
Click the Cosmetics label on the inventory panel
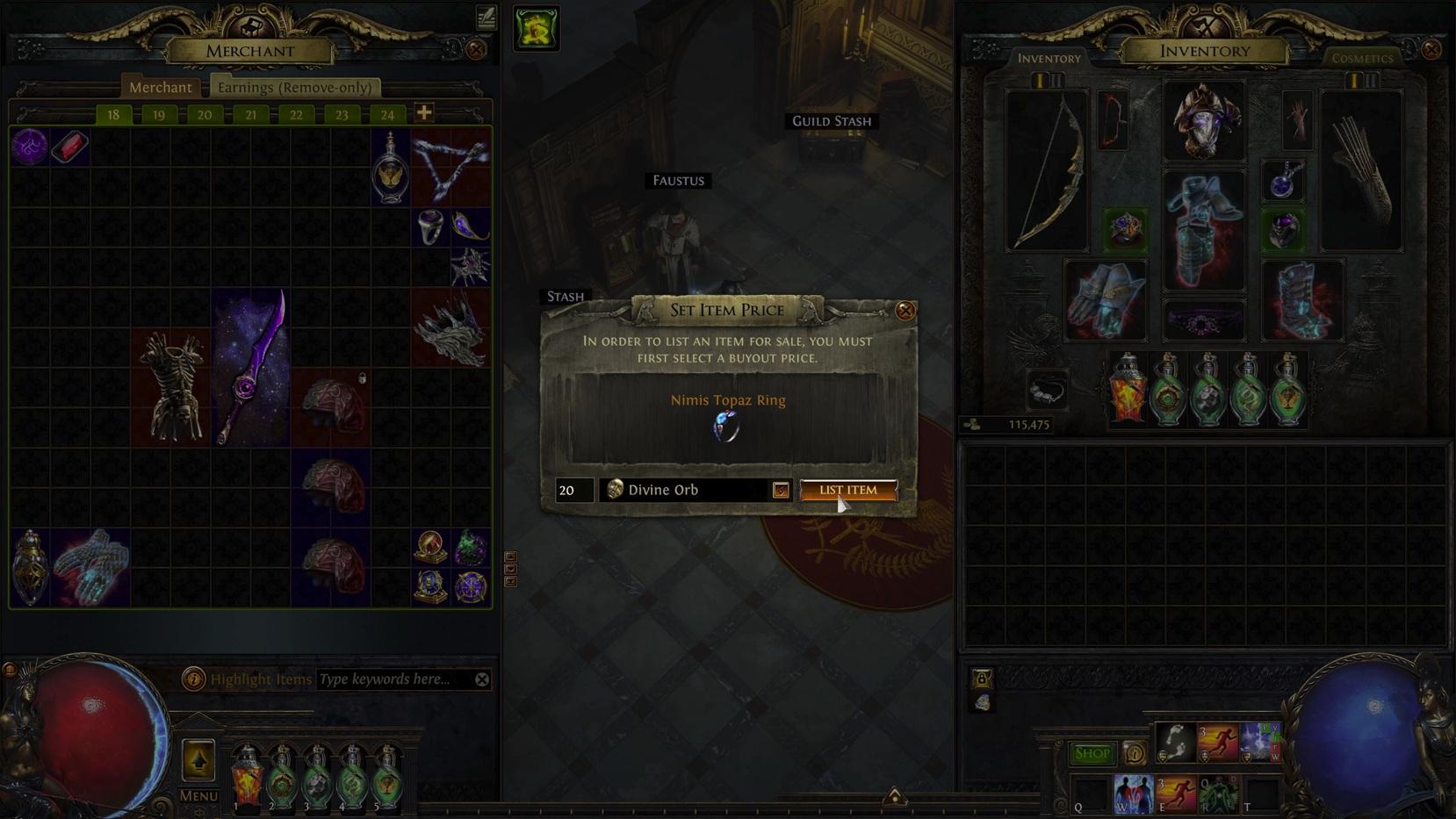1362,58
